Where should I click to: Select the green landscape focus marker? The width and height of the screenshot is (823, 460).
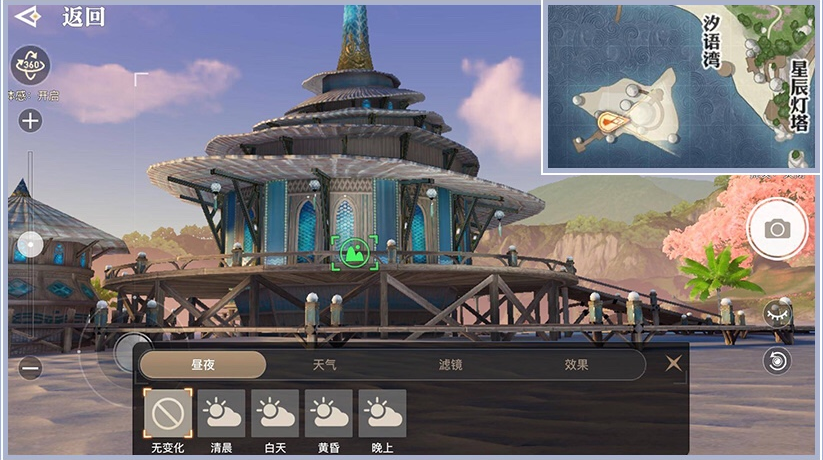pyautogui.click(x=355, y=252)
